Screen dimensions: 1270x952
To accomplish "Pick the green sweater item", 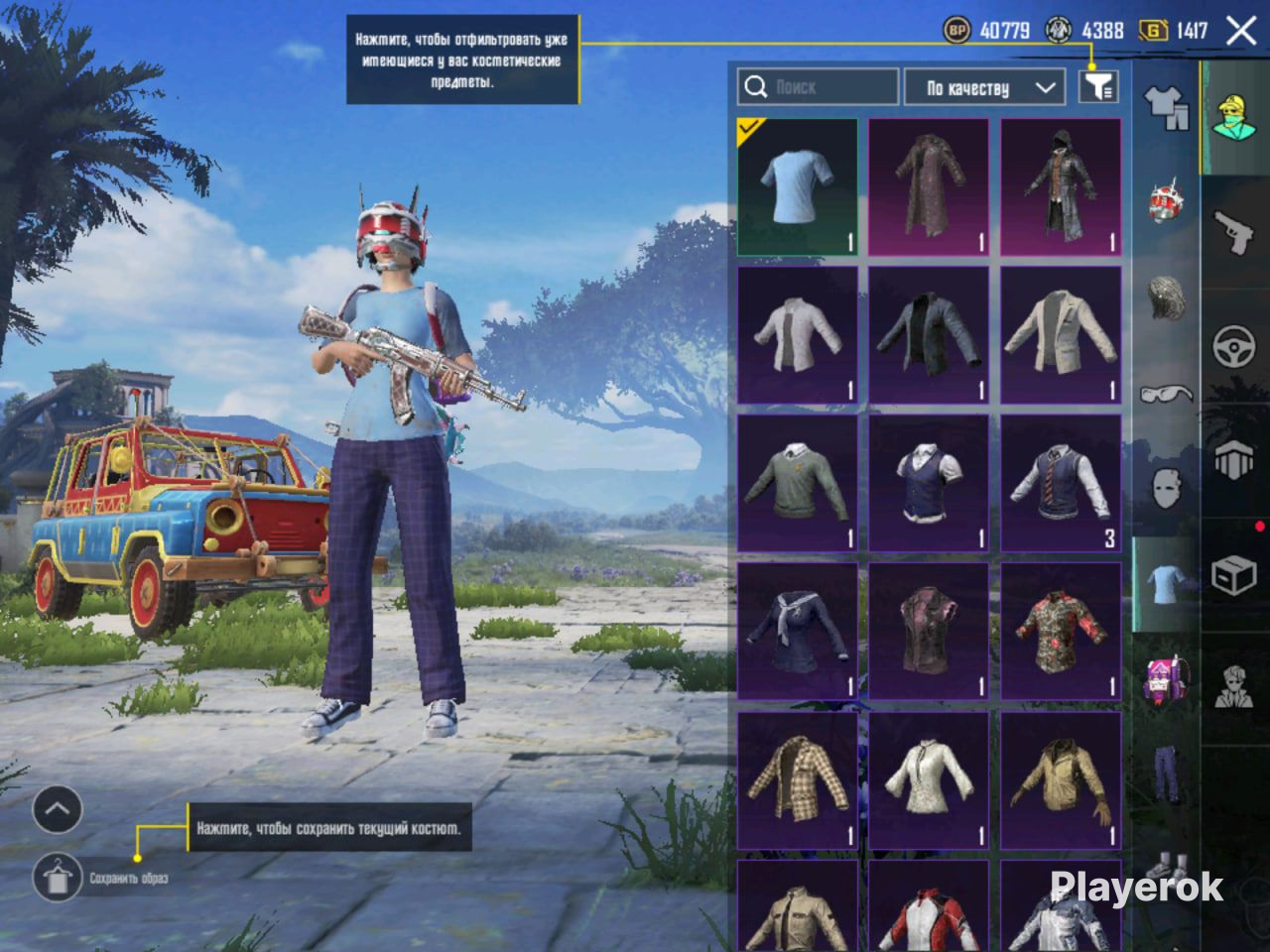I will click(x=797, y=483).
